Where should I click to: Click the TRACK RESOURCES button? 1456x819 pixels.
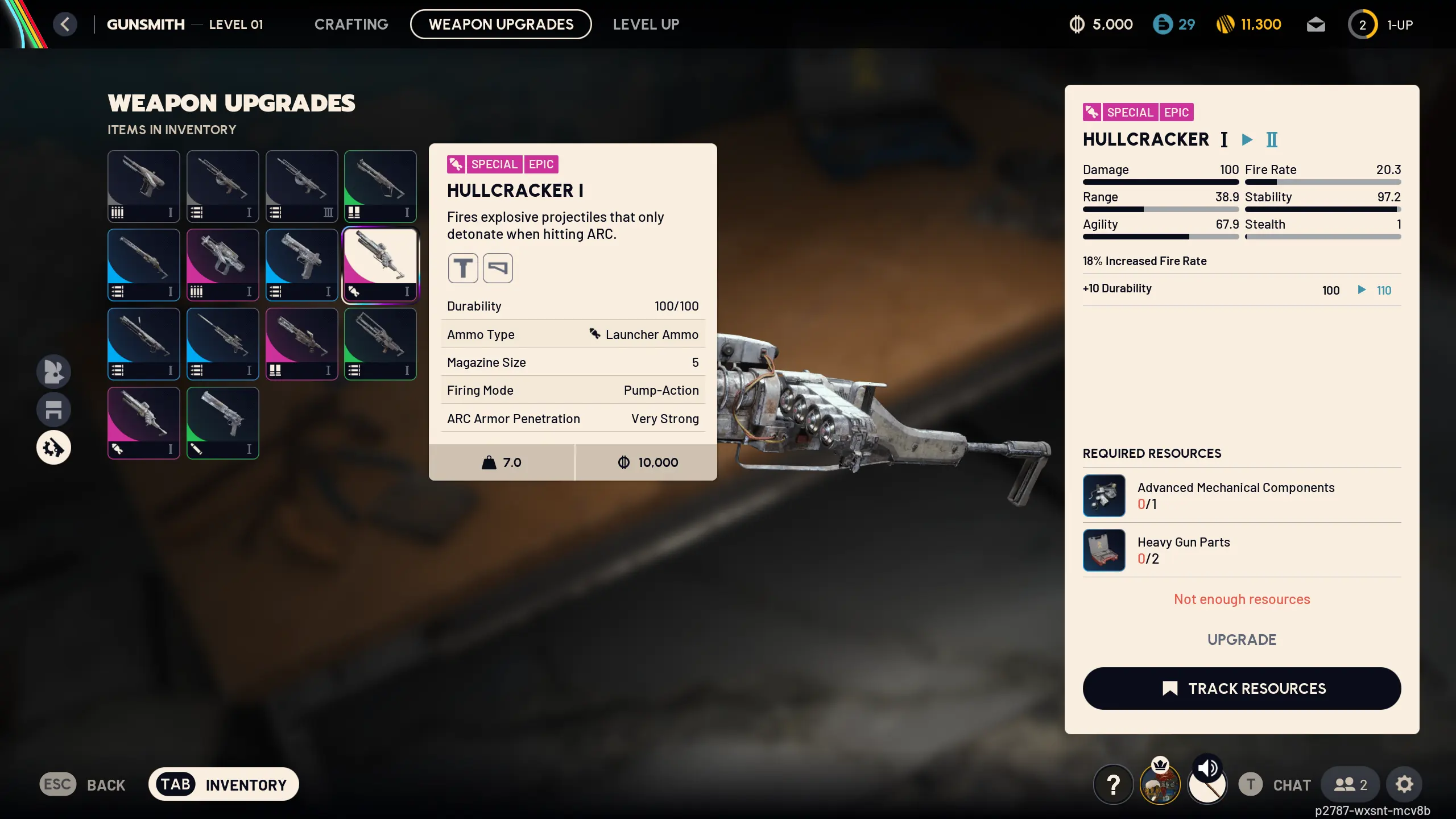coord(1242,688)
